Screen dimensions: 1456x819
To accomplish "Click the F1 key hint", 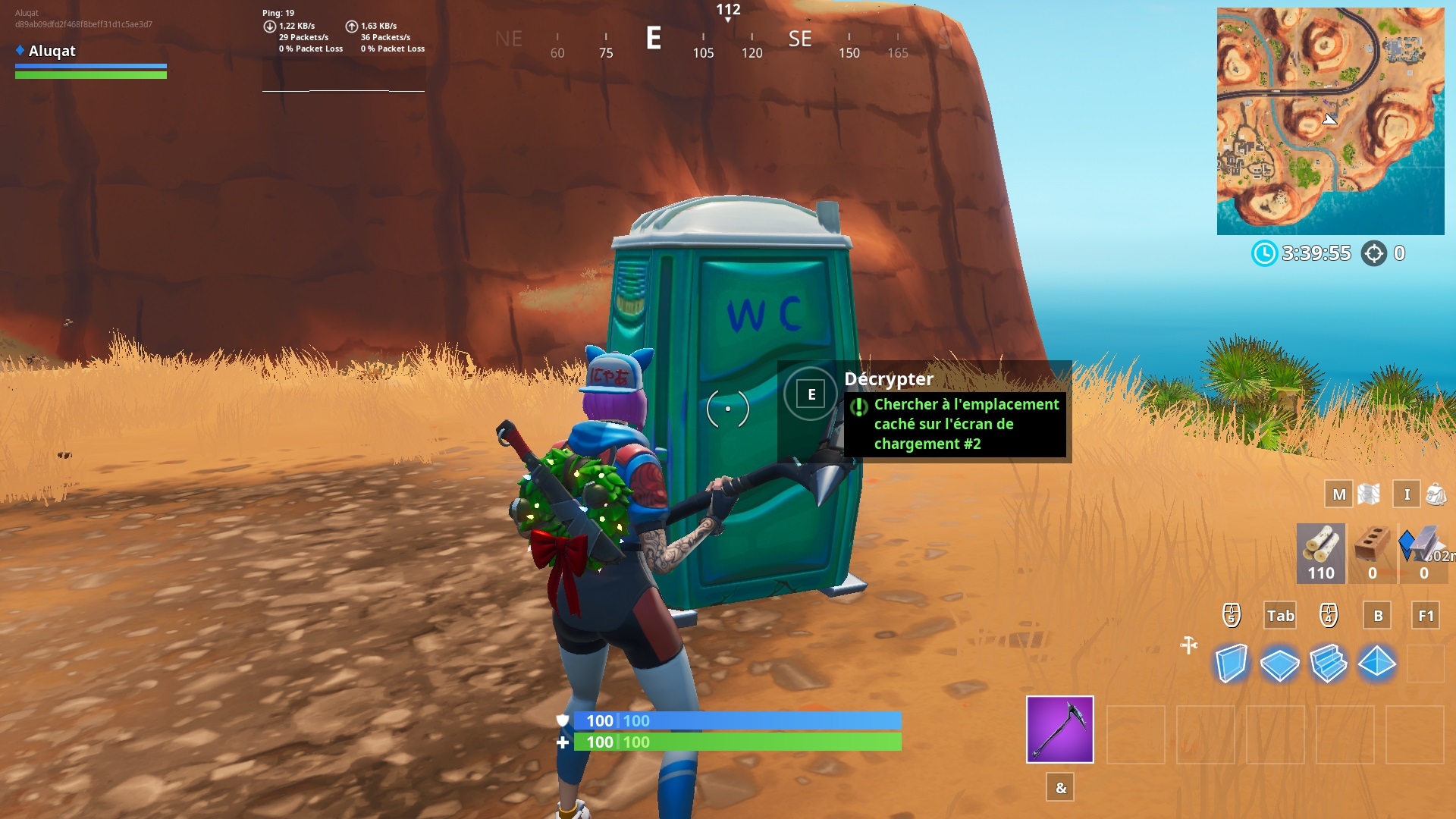I will click(x=1424, y=616).
